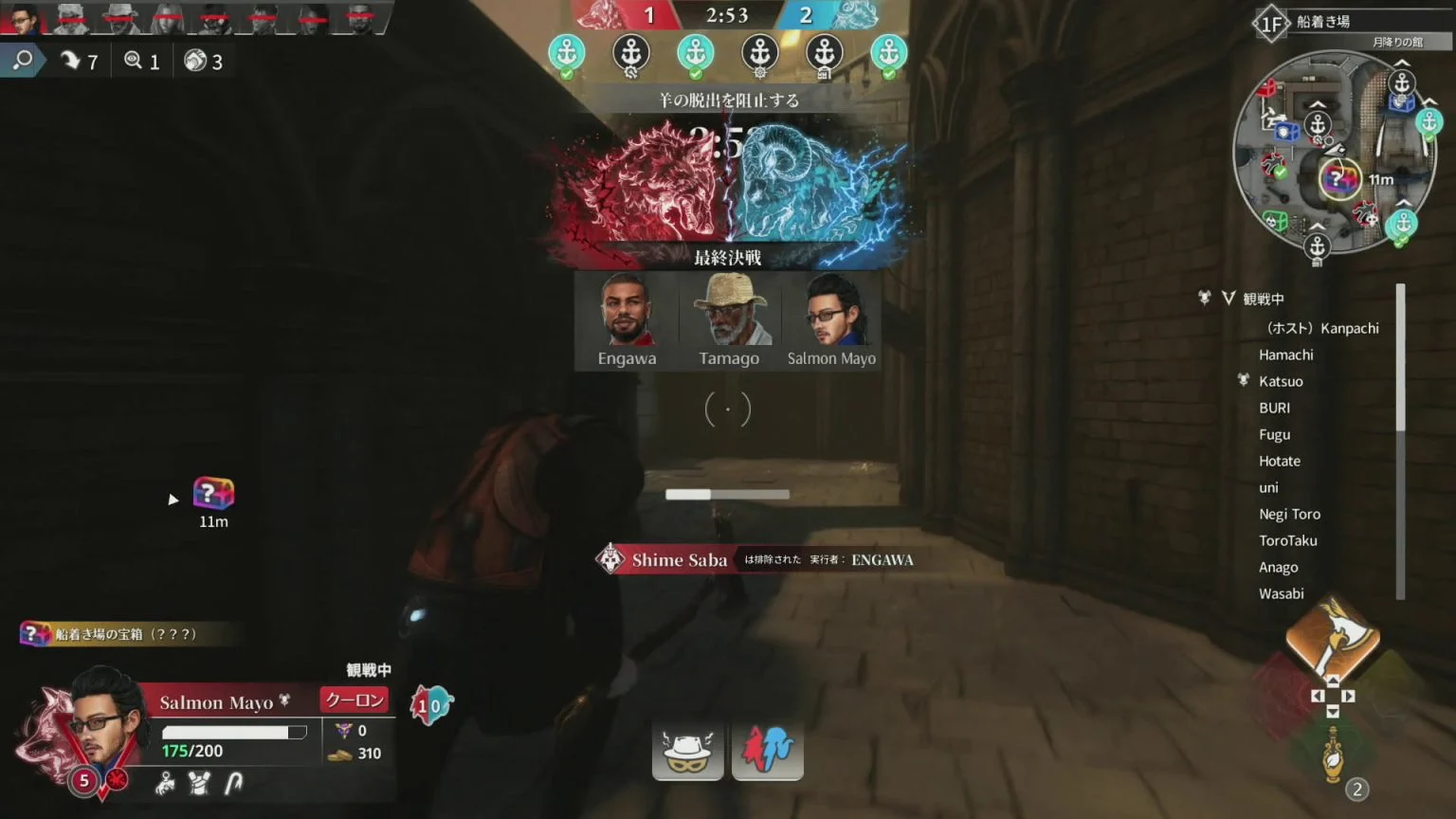Click the magnifying glass search icon
The width and height of the screenshot is (1456, 819).
23,62
